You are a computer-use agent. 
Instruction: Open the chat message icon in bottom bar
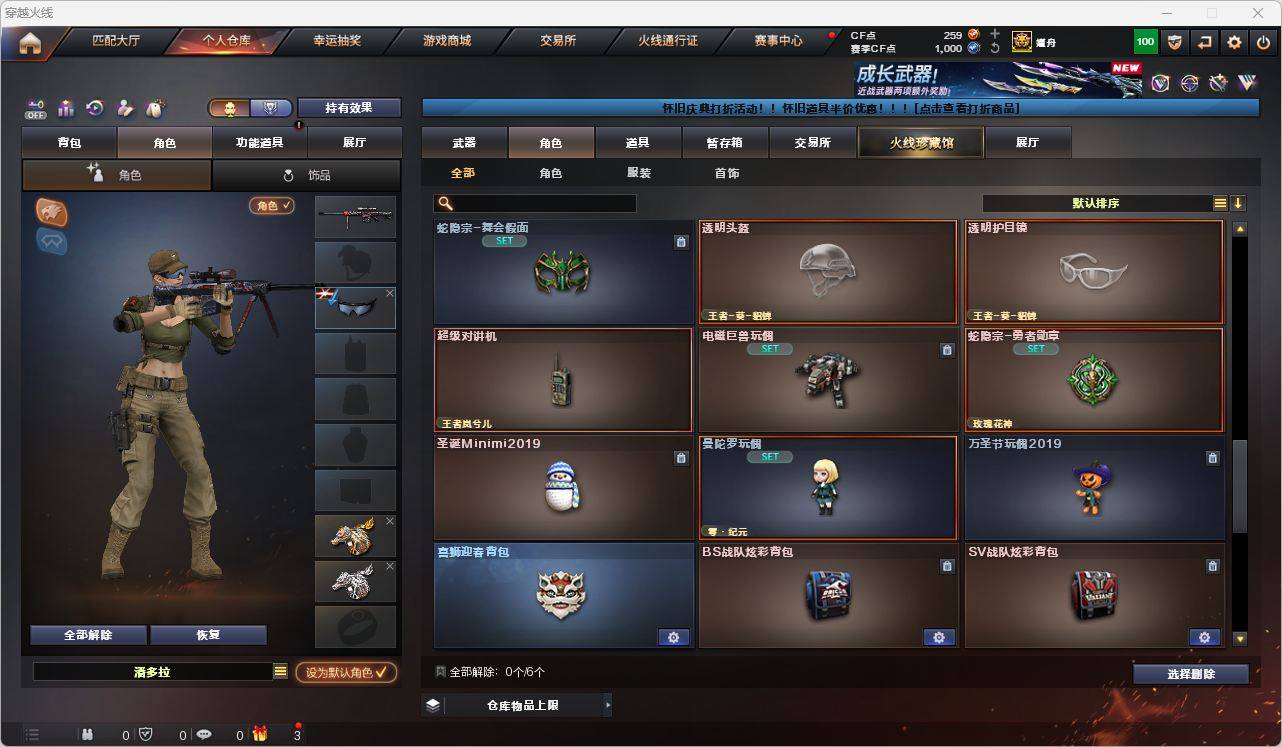pos(205,735)
